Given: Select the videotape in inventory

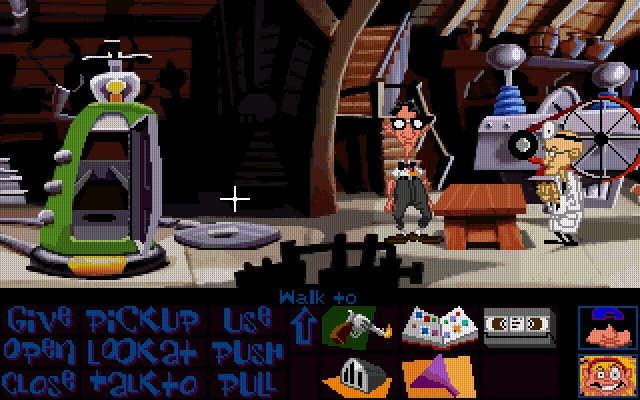Looking at the screenshot, I should (x=518, y=325).
